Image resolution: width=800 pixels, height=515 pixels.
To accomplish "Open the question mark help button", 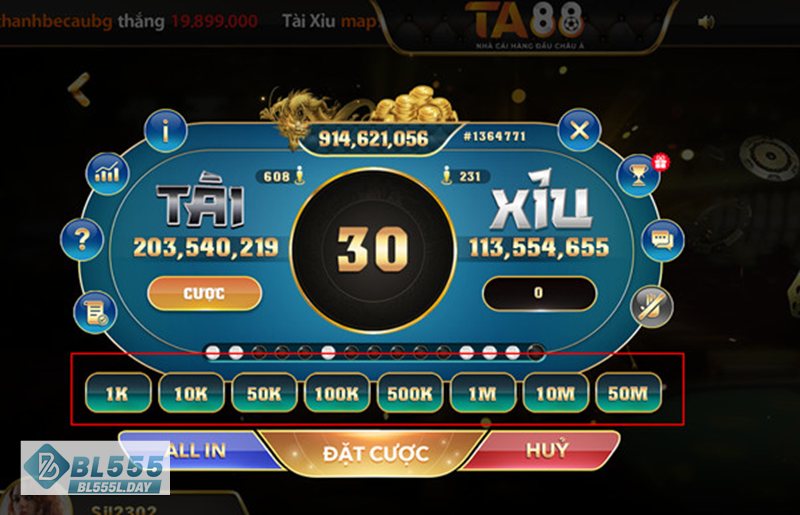I will [x=82, y=240].
